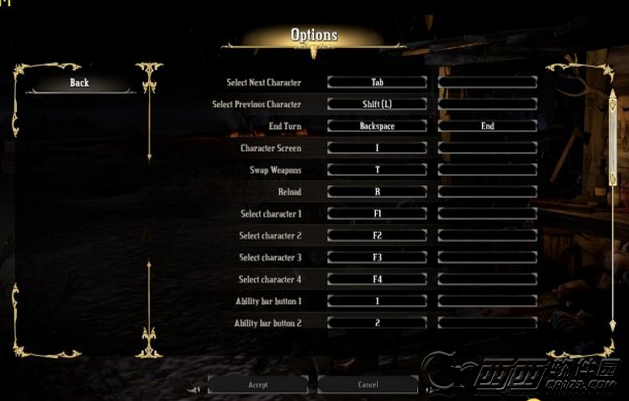Edit the F4 binding for Select character 4
The image size is (629, 401).
pyautogui.click(x=377, y=280)
